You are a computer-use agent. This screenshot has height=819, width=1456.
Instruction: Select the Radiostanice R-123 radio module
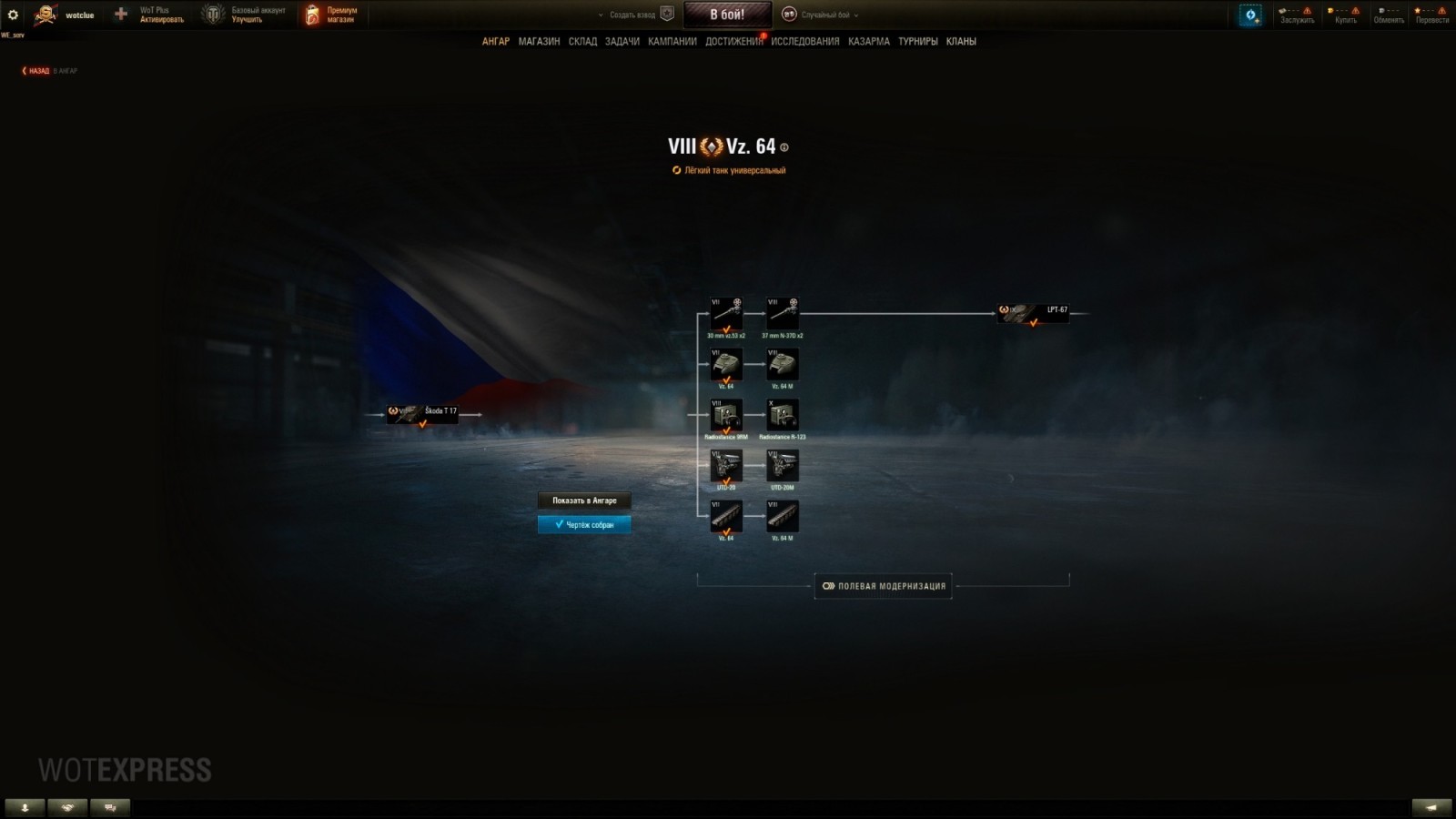pos(781,416)
